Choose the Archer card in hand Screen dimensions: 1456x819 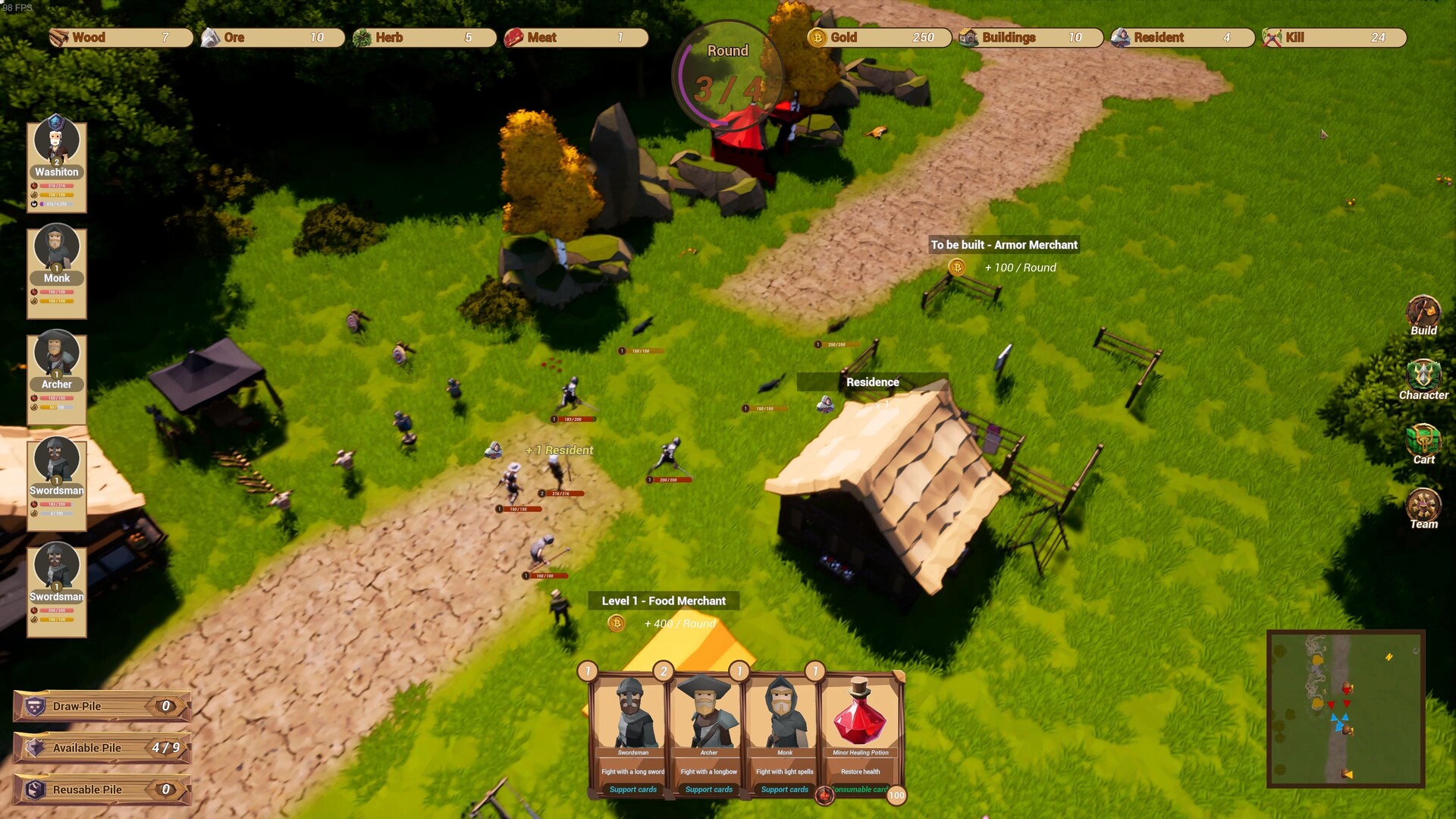708,733
